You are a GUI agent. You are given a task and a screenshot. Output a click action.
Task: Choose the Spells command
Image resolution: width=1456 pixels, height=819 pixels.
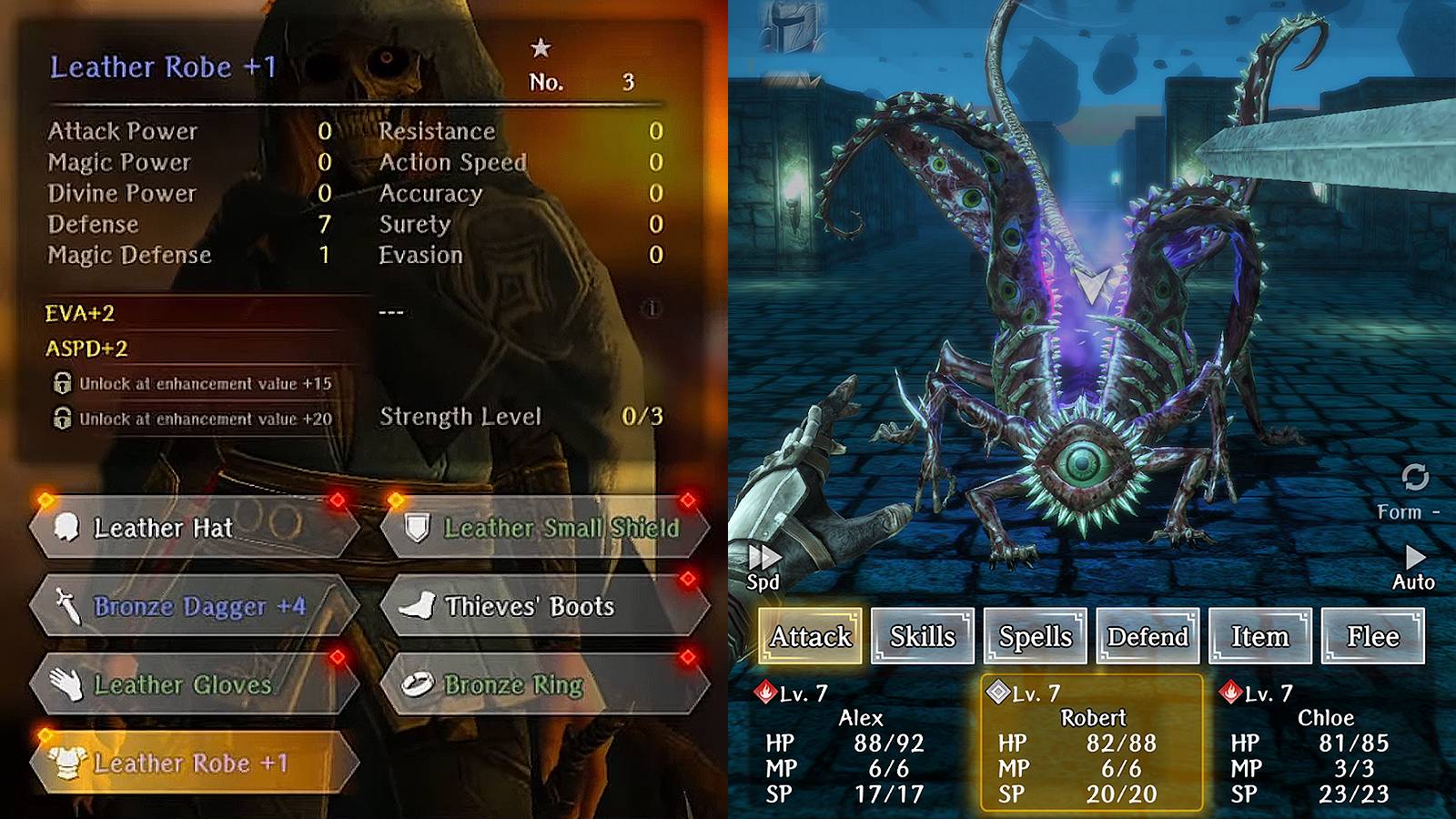(x=1036, y=636)
